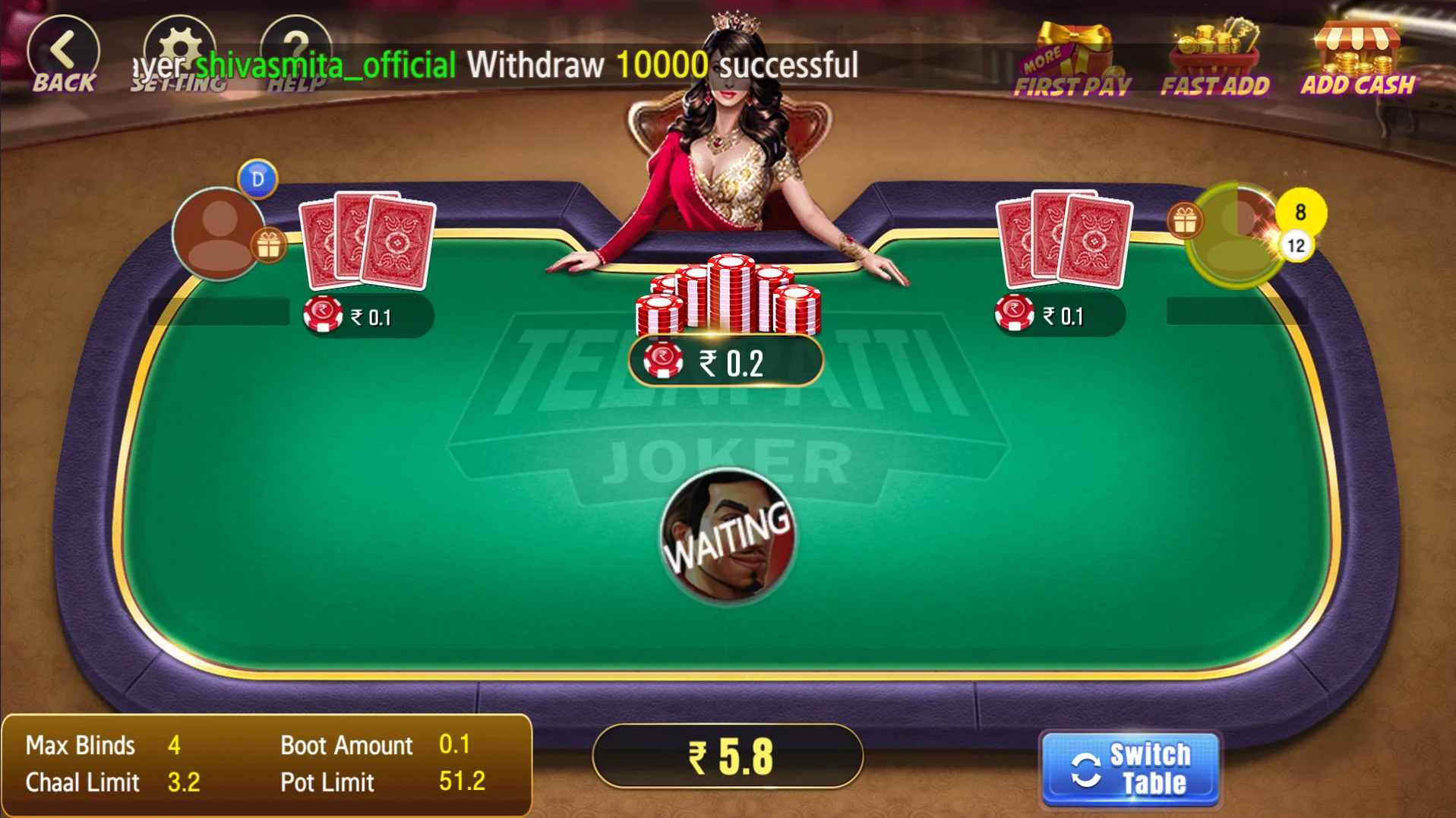The height and width of the screenshot is (818, 1456).
Task: Open the Add Cash shop
Action: (1358, 59)
